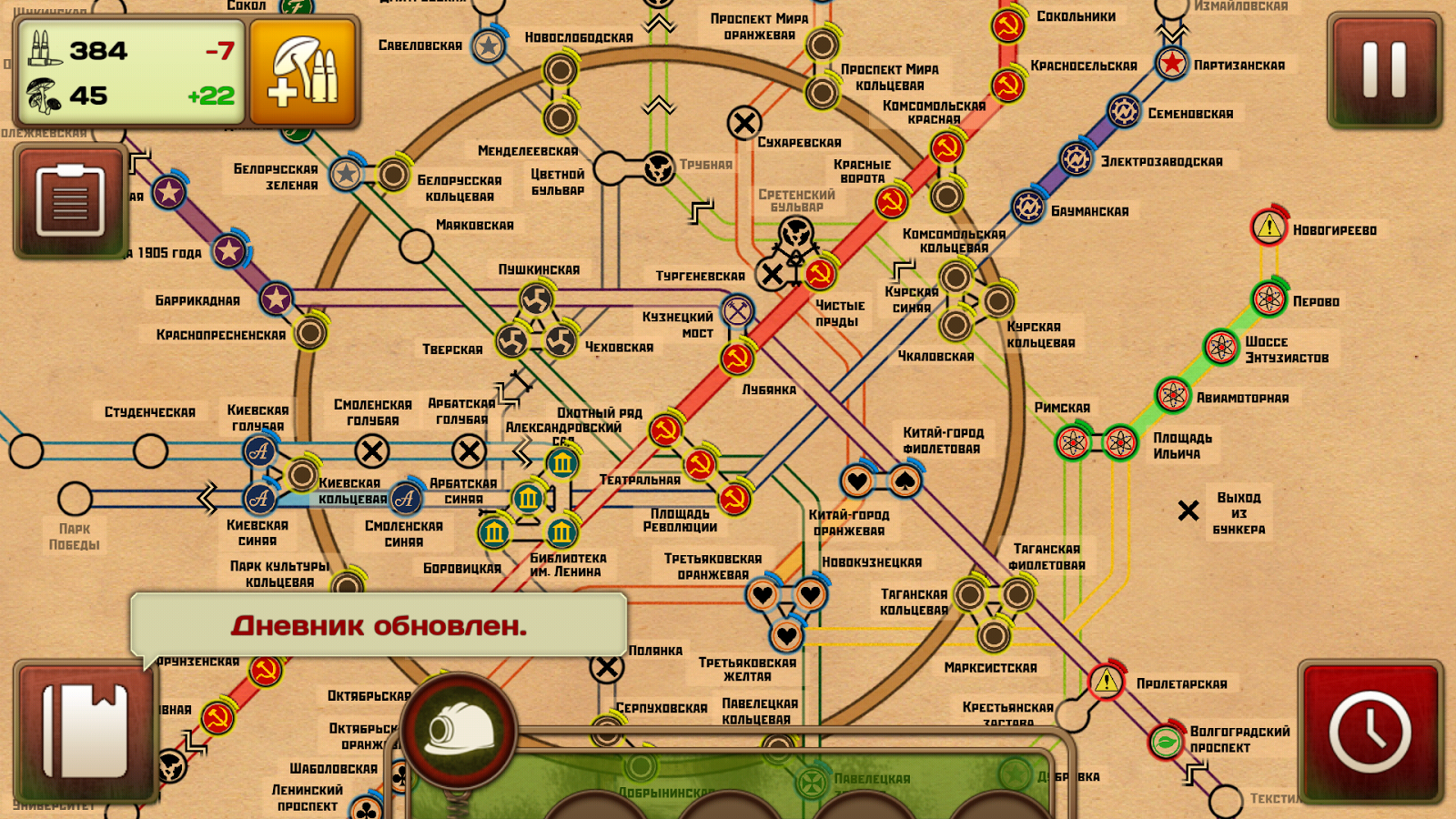This screenshot has height=819, width=1456.
Task: Click the warning marker at Новогиреево
Action: click(x=1268, y=227)
